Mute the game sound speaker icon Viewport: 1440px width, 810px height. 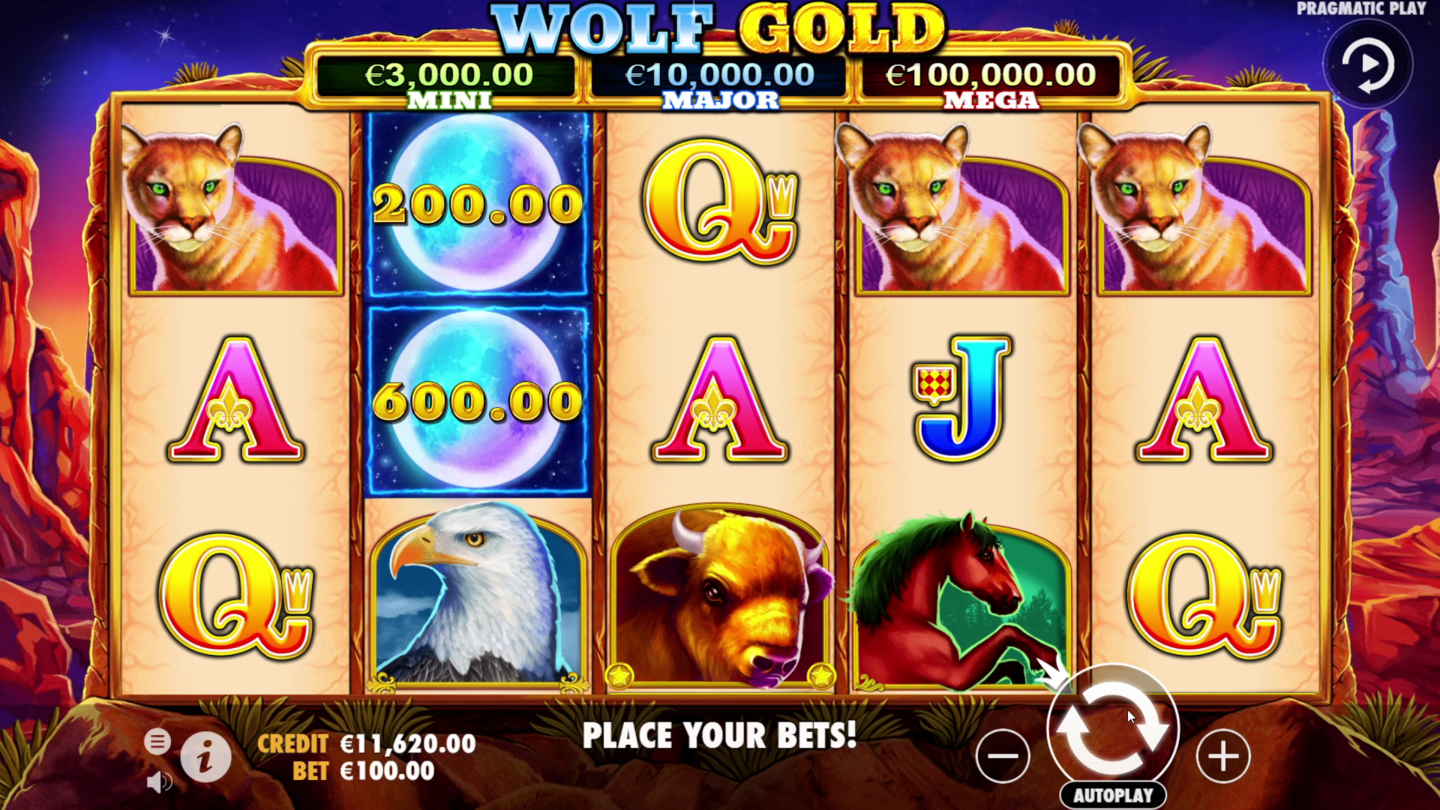(157, 780)
